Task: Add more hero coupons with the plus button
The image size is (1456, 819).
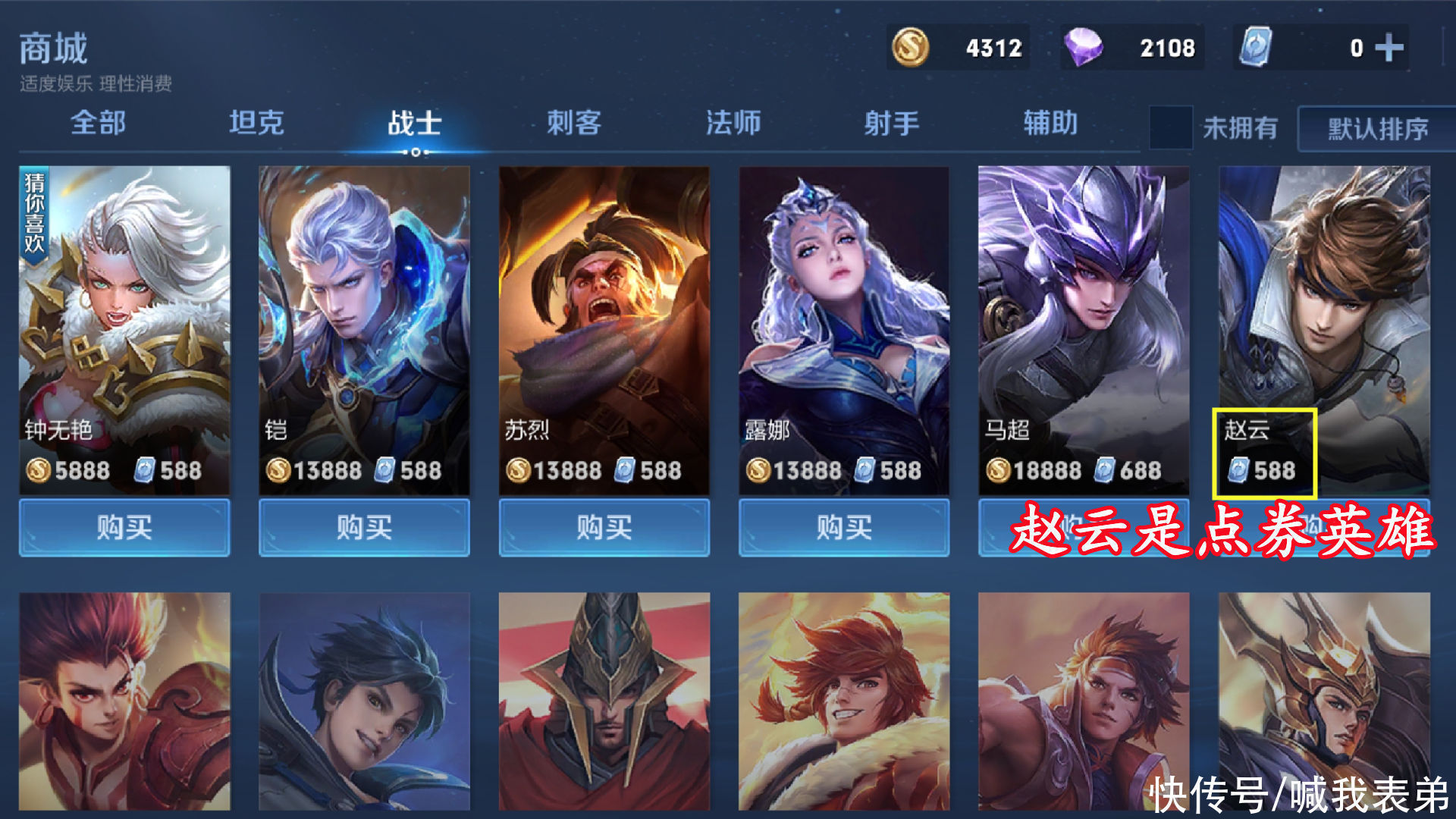Action: pyautogui.click(x=1389, y=49)
